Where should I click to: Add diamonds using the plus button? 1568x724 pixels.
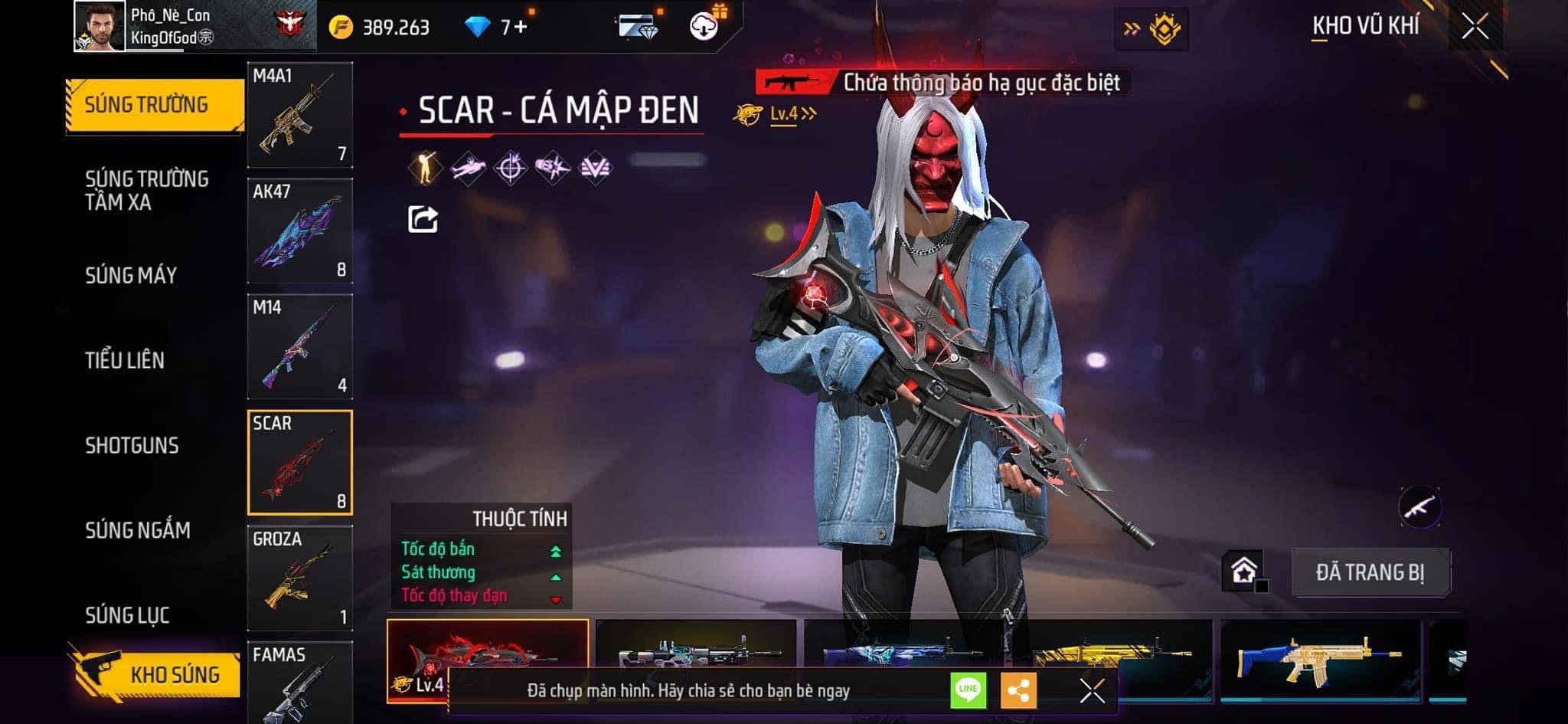[x=521, y=28]
